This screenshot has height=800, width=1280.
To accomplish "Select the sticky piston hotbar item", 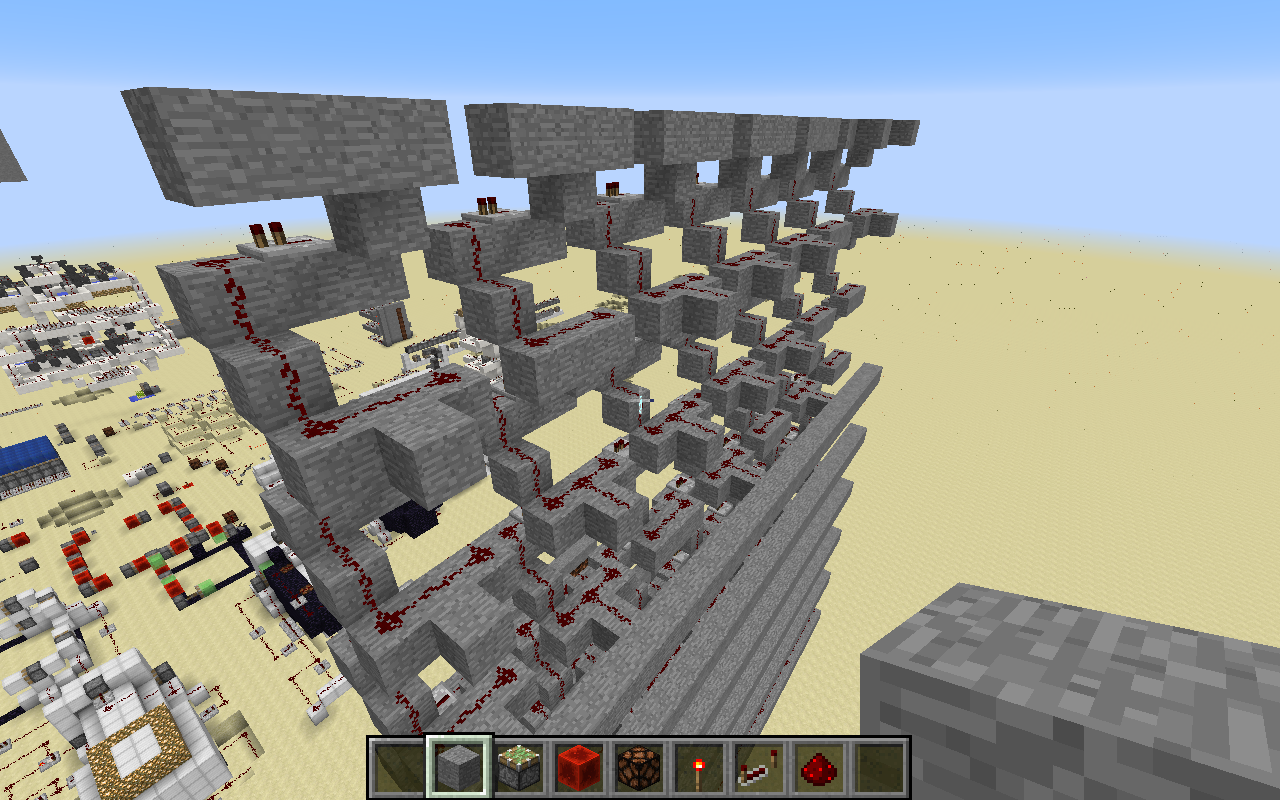I will click(x=519, y=765).
